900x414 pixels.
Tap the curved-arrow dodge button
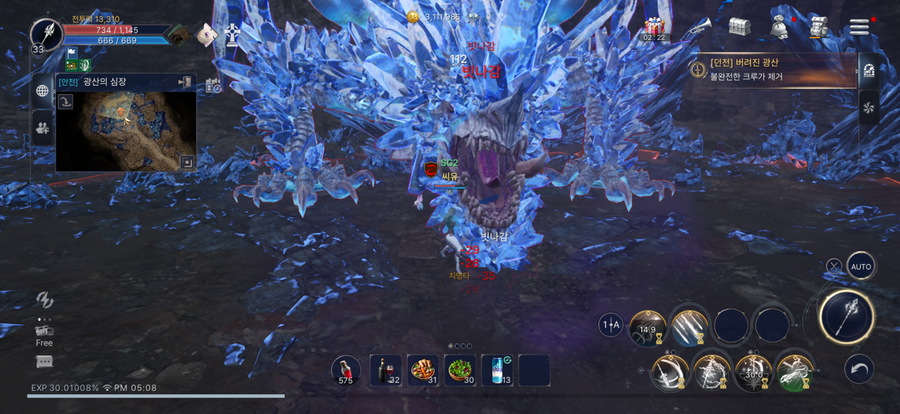[859, 368]
